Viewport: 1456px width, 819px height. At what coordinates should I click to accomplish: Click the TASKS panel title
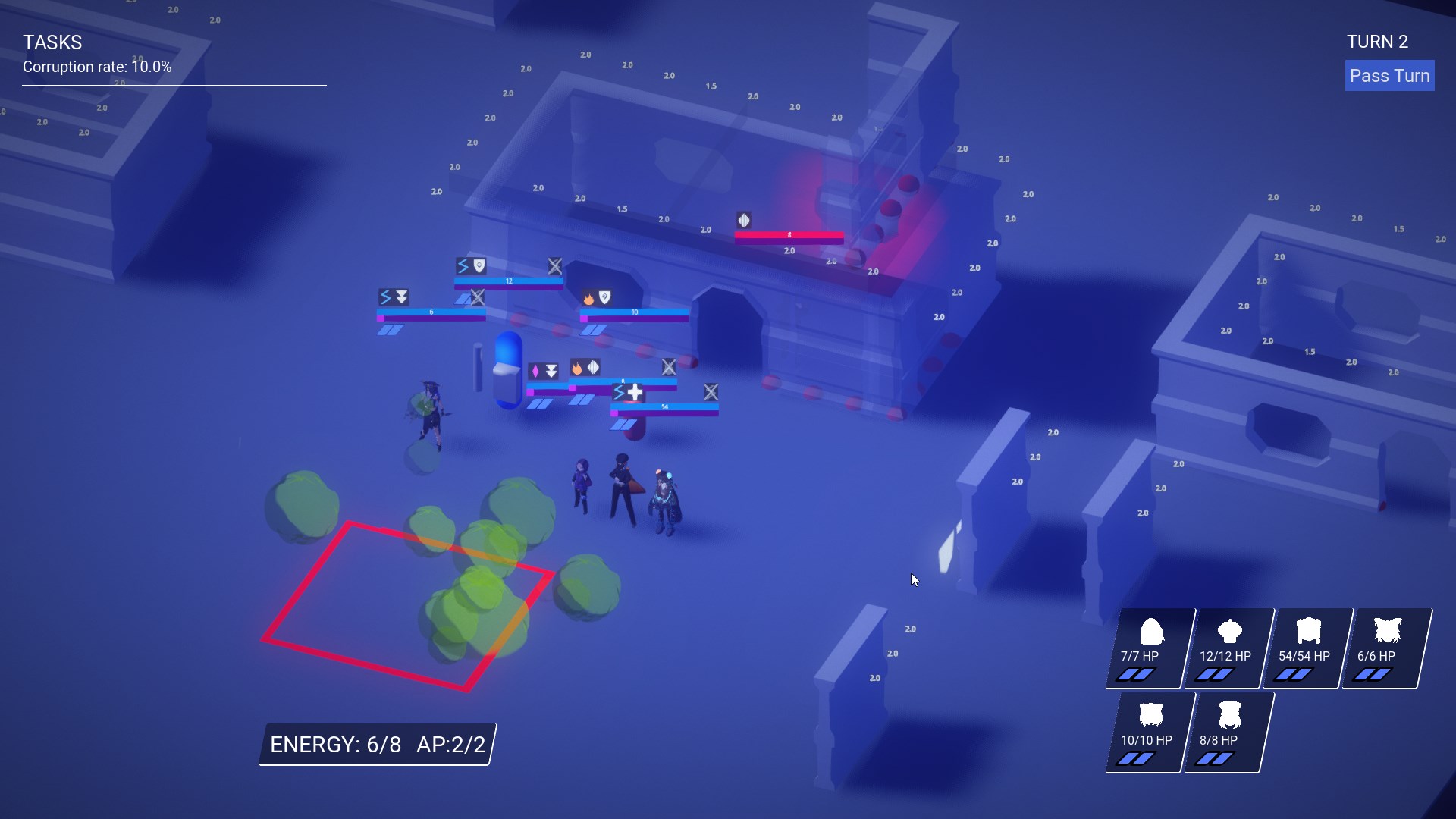pyautogui.click(x=52, y=42)
